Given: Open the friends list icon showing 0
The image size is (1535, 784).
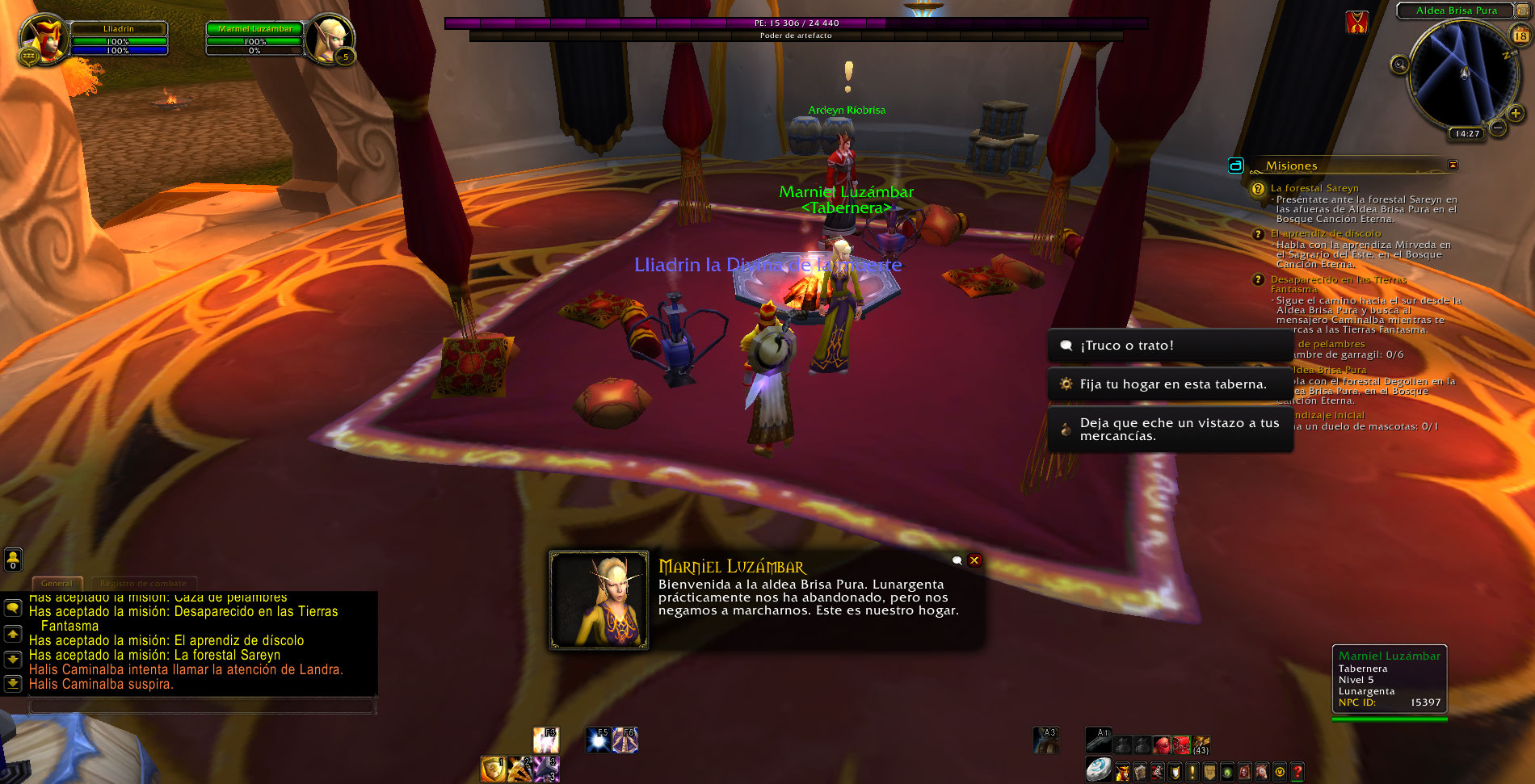Looking at the screenshot, I should [x=13, y=559].
